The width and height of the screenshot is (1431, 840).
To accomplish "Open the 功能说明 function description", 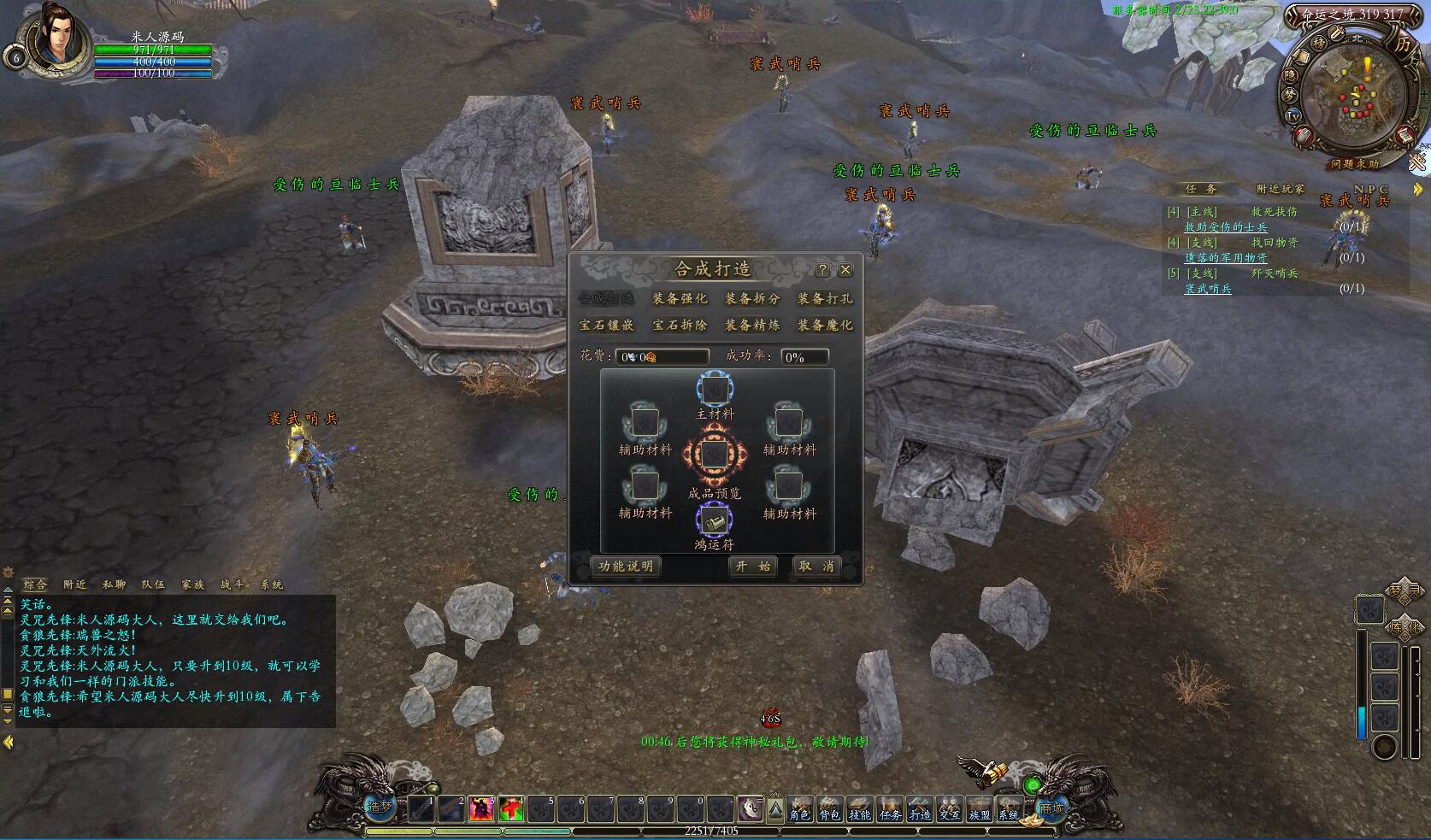I will 626,567.
